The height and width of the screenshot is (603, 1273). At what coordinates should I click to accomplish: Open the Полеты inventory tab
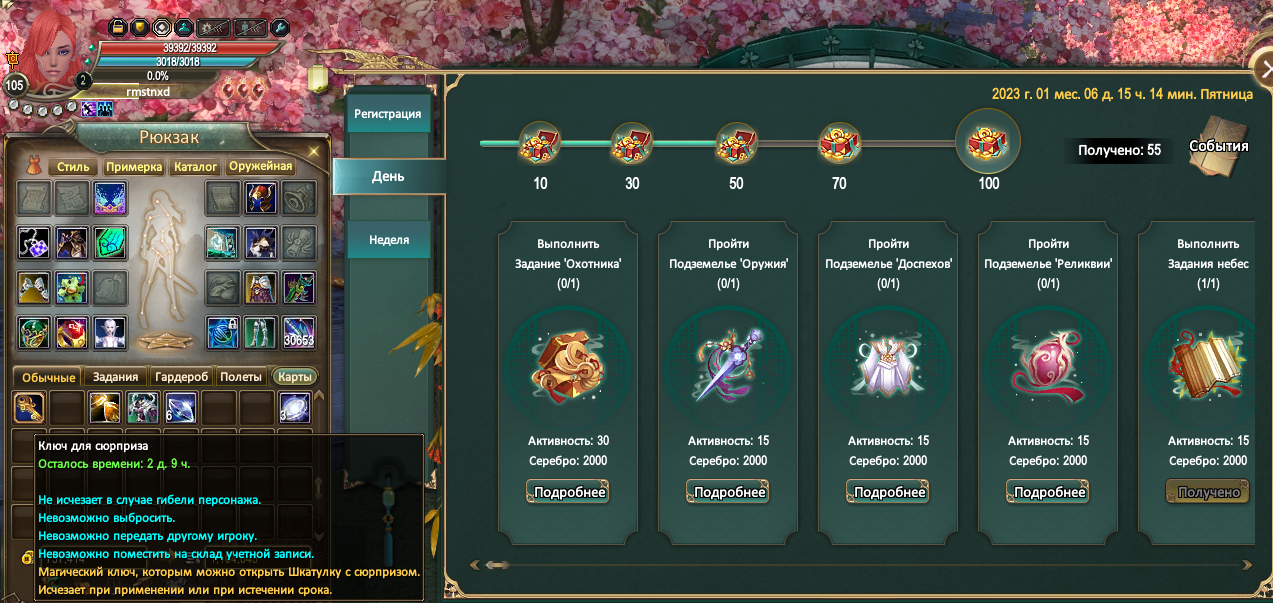tap(241, 377)
